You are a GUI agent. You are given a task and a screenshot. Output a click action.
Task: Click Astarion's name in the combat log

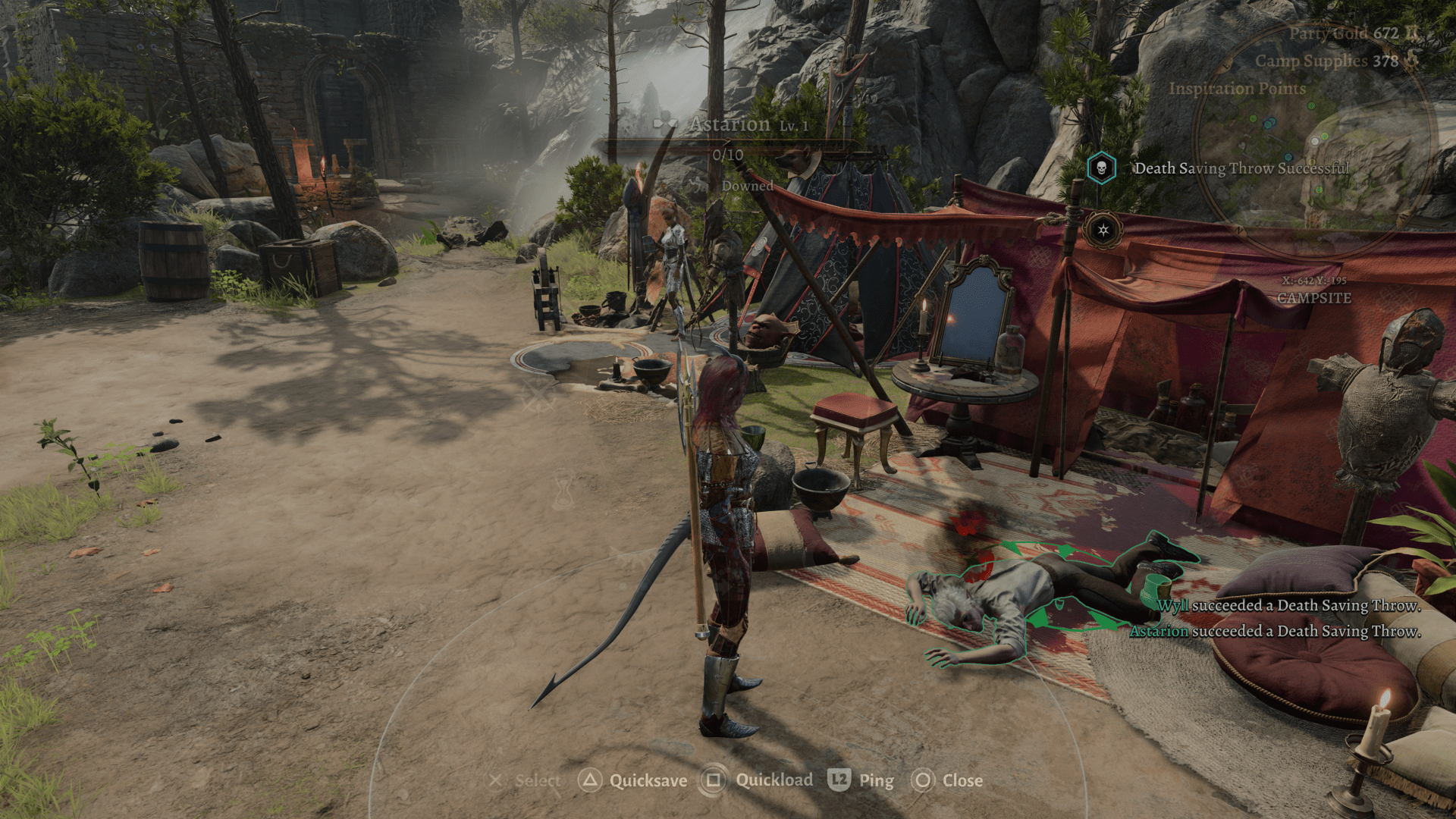point(1159,631)
